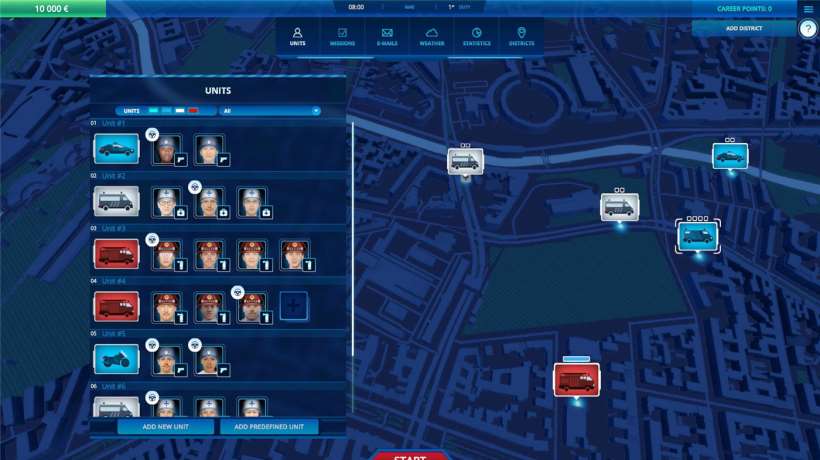
Task: Start the shift with the red Start button
Action: point(410,456)
